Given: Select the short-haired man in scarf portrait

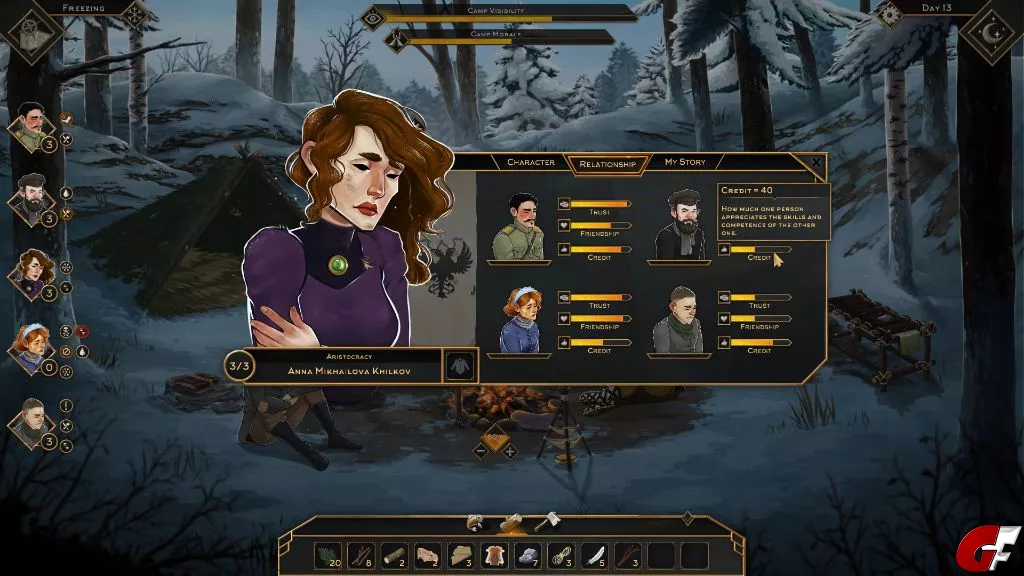Looking at the screenshot, I should (x=31, y=420).
